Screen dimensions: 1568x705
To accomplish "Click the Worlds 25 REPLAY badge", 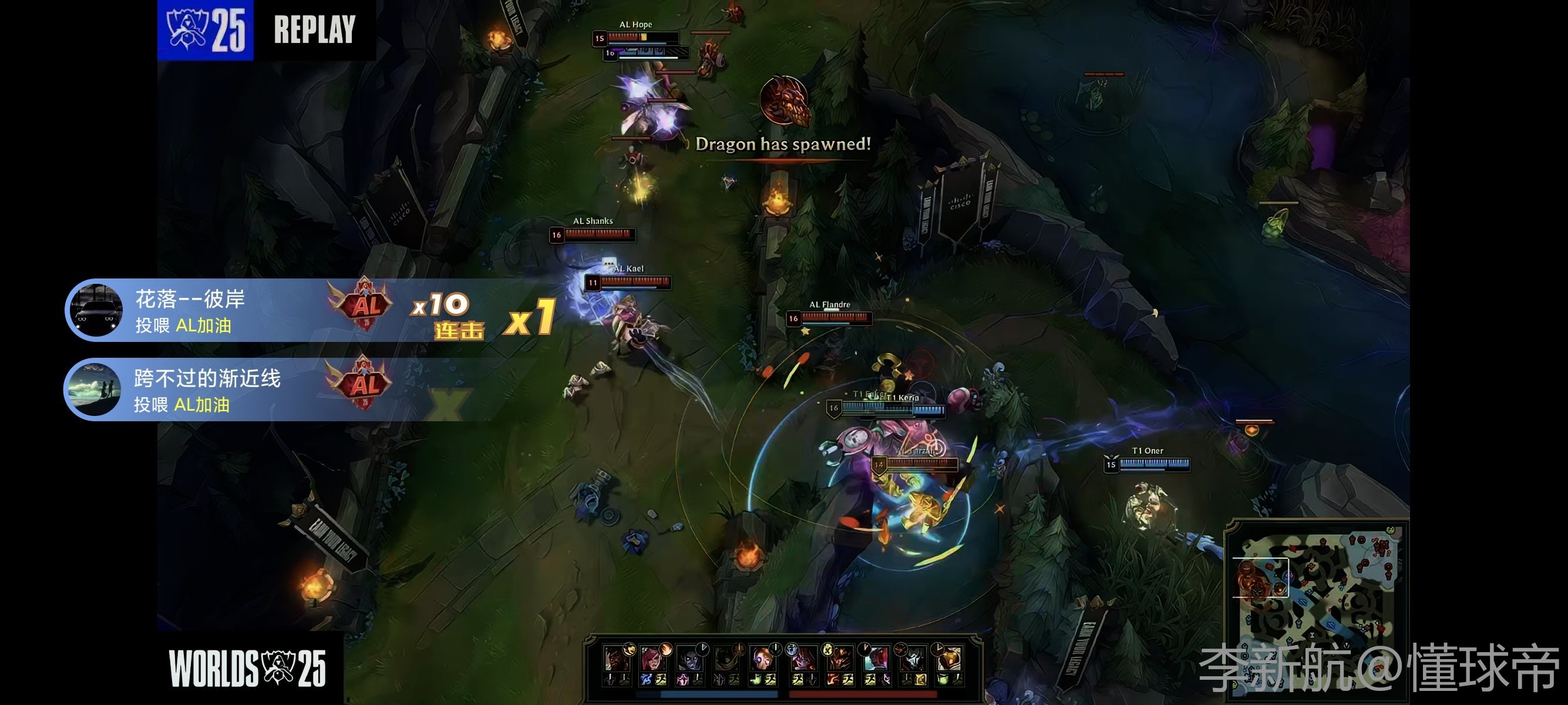I will point(266,30).
